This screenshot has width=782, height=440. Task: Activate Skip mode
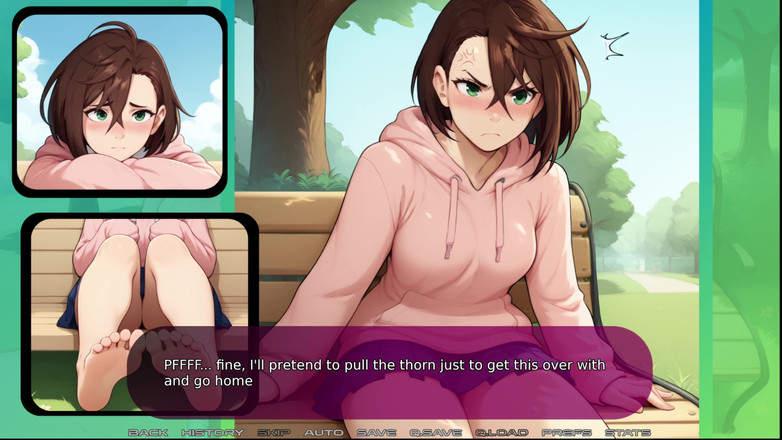tap(274, 432)
